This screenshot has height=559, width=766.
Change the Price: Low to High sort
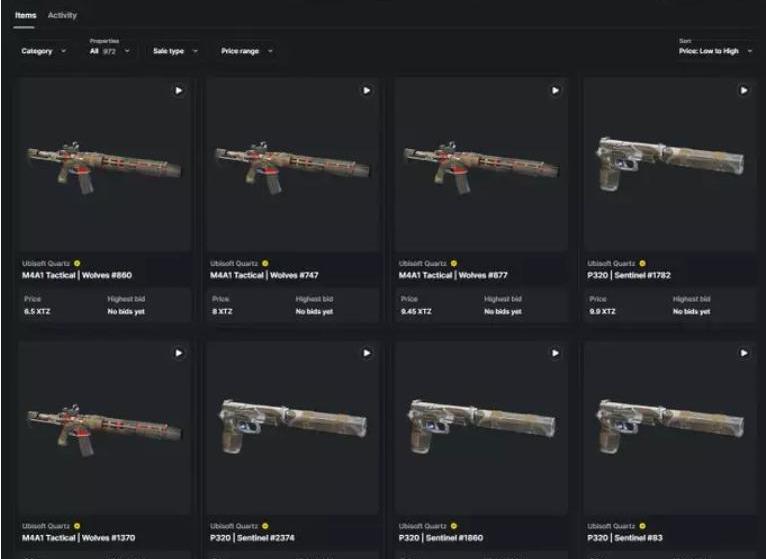(x=716, y=50)
